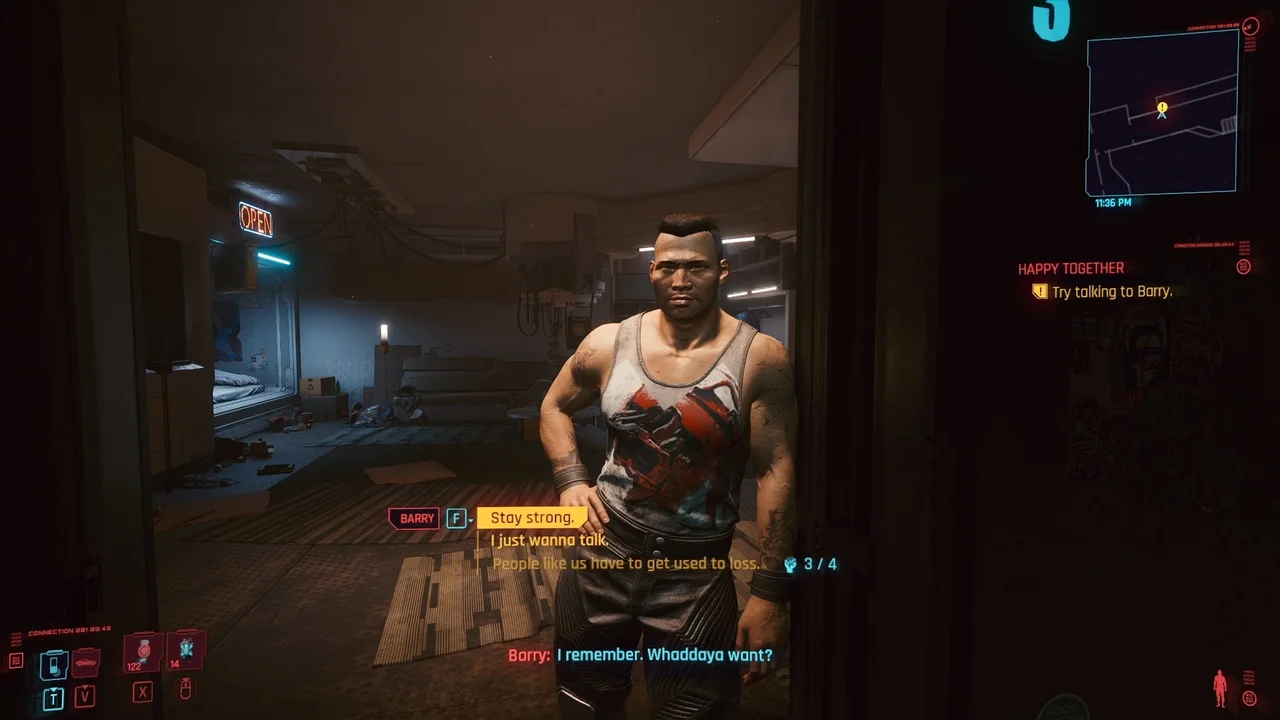Select the HAPPY TOGETHER quest title
Screen dimensions: 1280x720
pyautogui.click(x=1070, y=267)
